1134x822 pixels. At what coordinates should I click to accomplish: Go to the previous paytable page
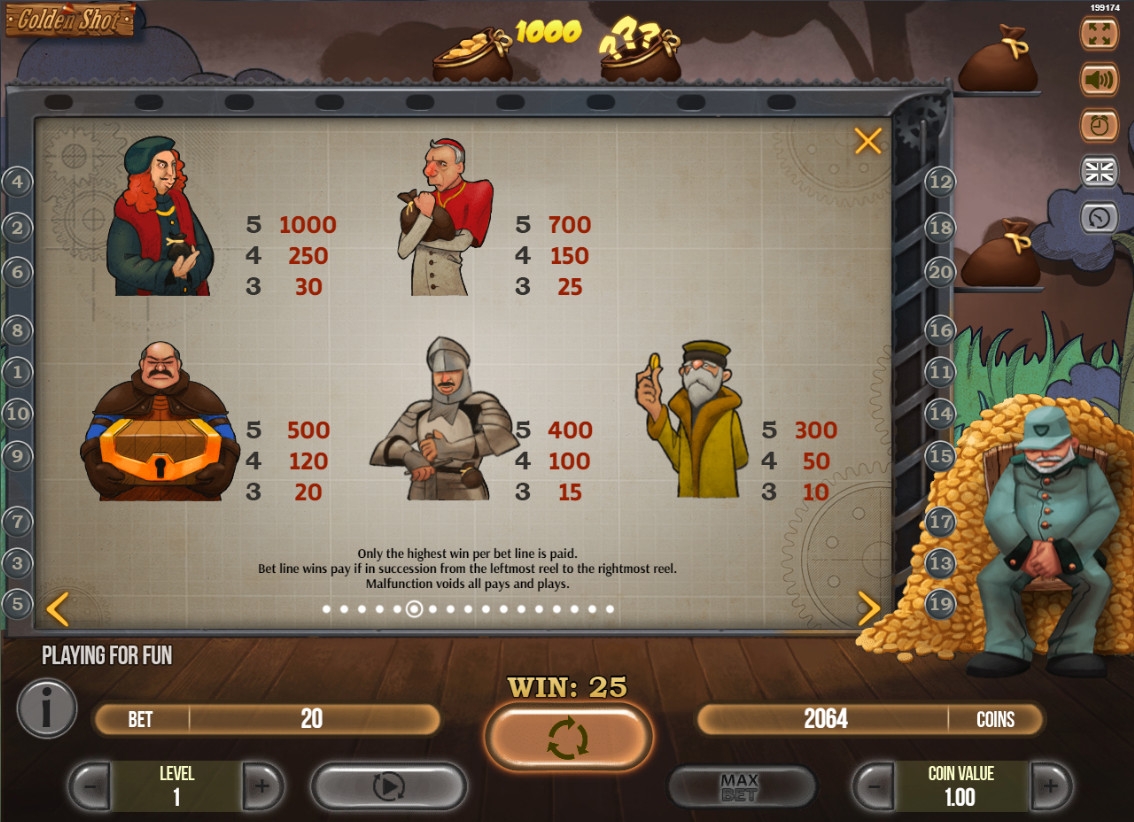[x=58, y=608]
